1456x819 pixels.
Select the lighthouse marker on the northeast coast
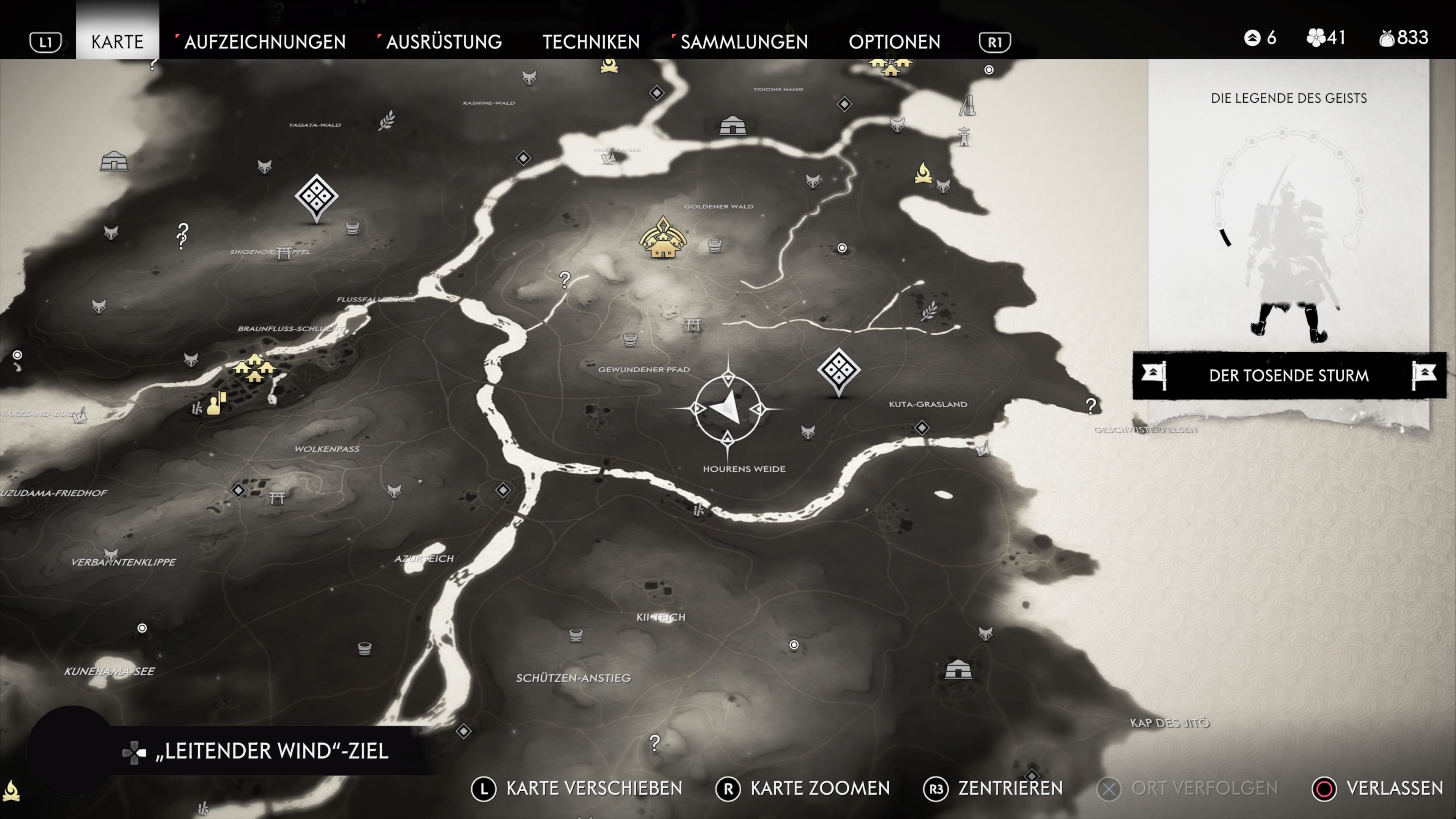964,136
